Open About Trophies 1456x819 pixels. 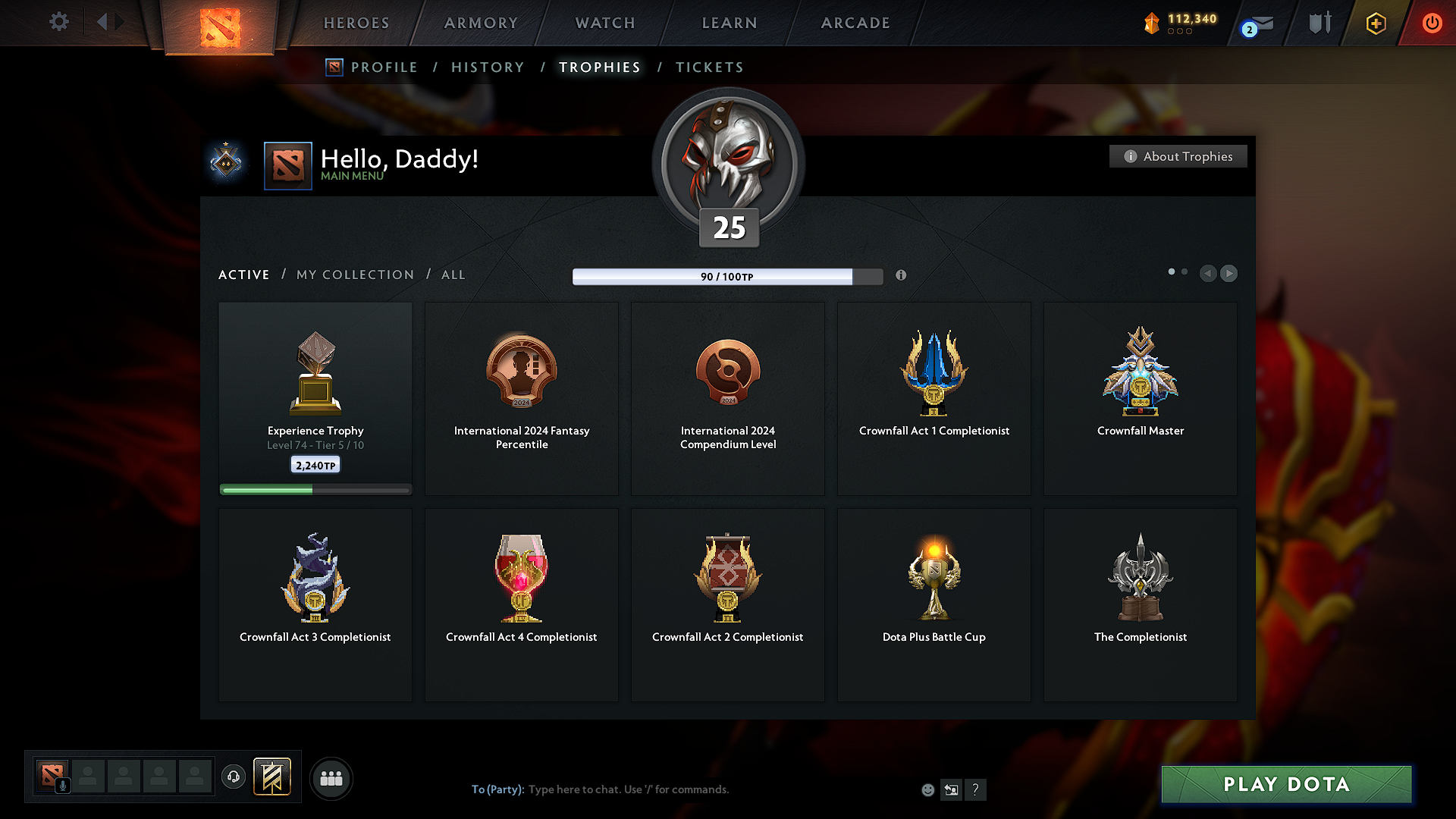pyautogui.click(x=1178, y=156)
